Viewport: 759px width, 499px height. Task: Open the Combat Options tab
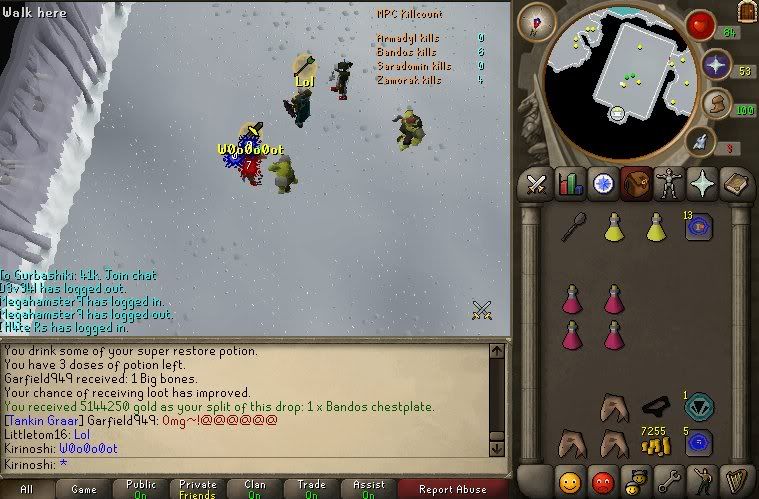tap(537, 184)
